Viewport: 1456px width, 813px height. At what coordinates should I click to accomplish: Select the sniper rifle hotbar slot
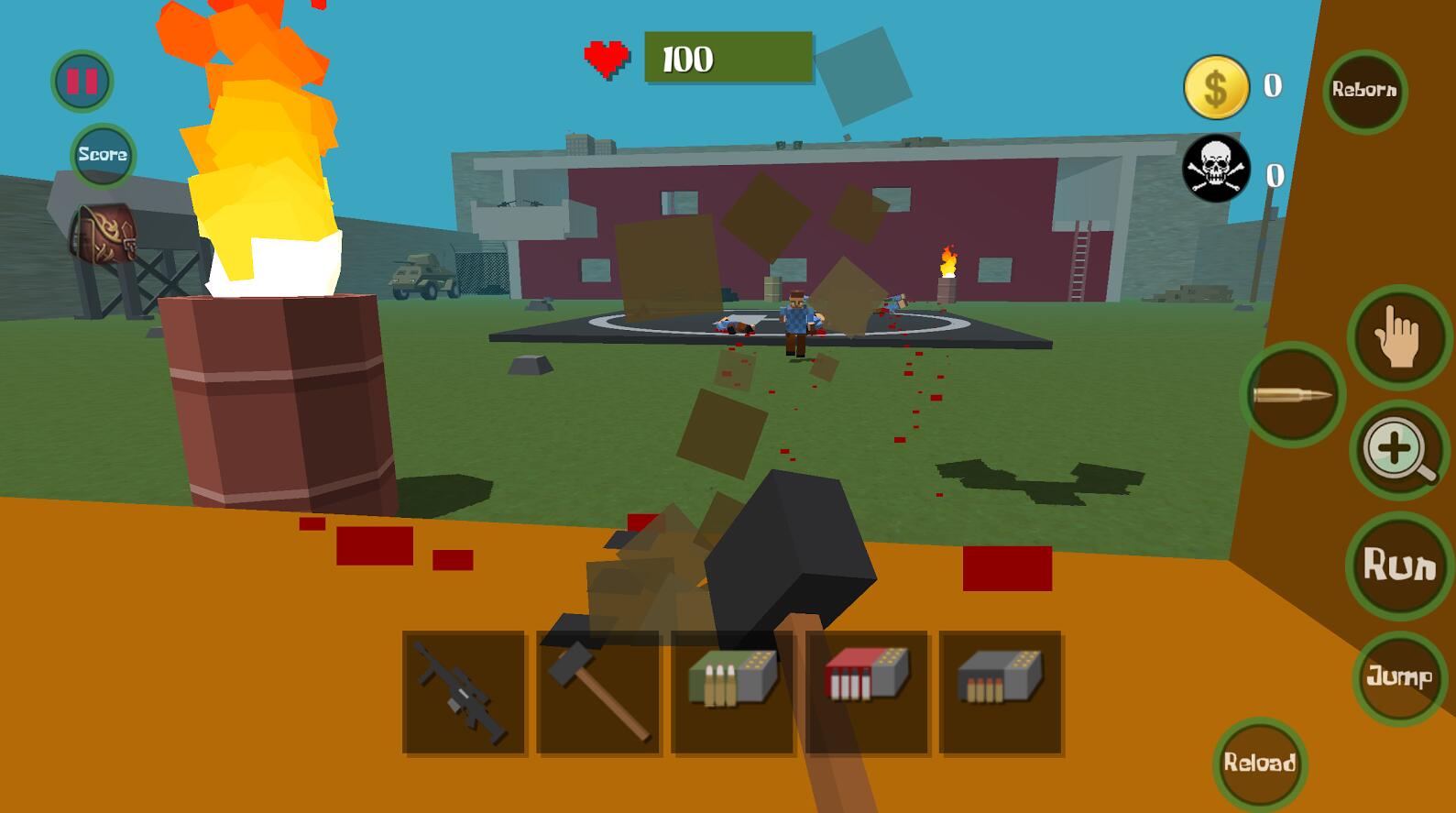point(464,693)
